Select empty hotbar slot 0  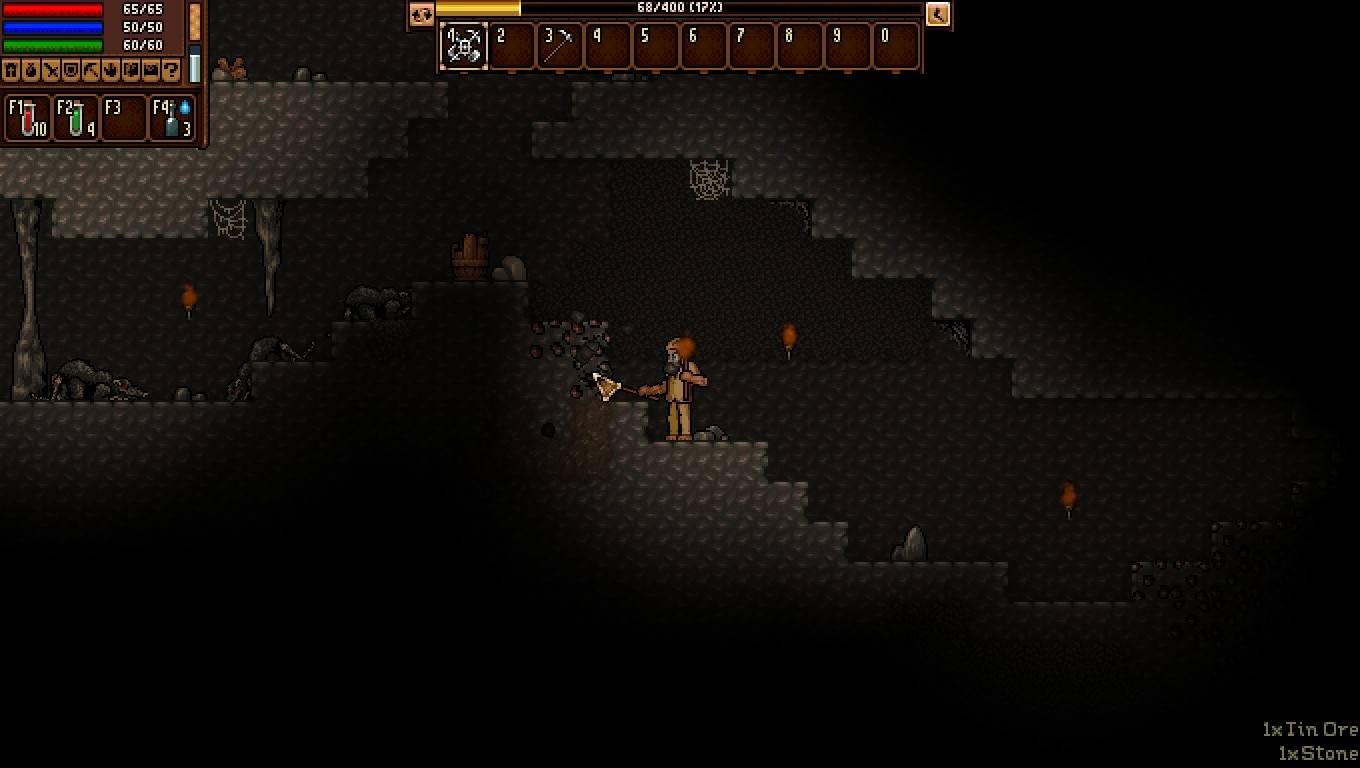[x=895, y=46]
